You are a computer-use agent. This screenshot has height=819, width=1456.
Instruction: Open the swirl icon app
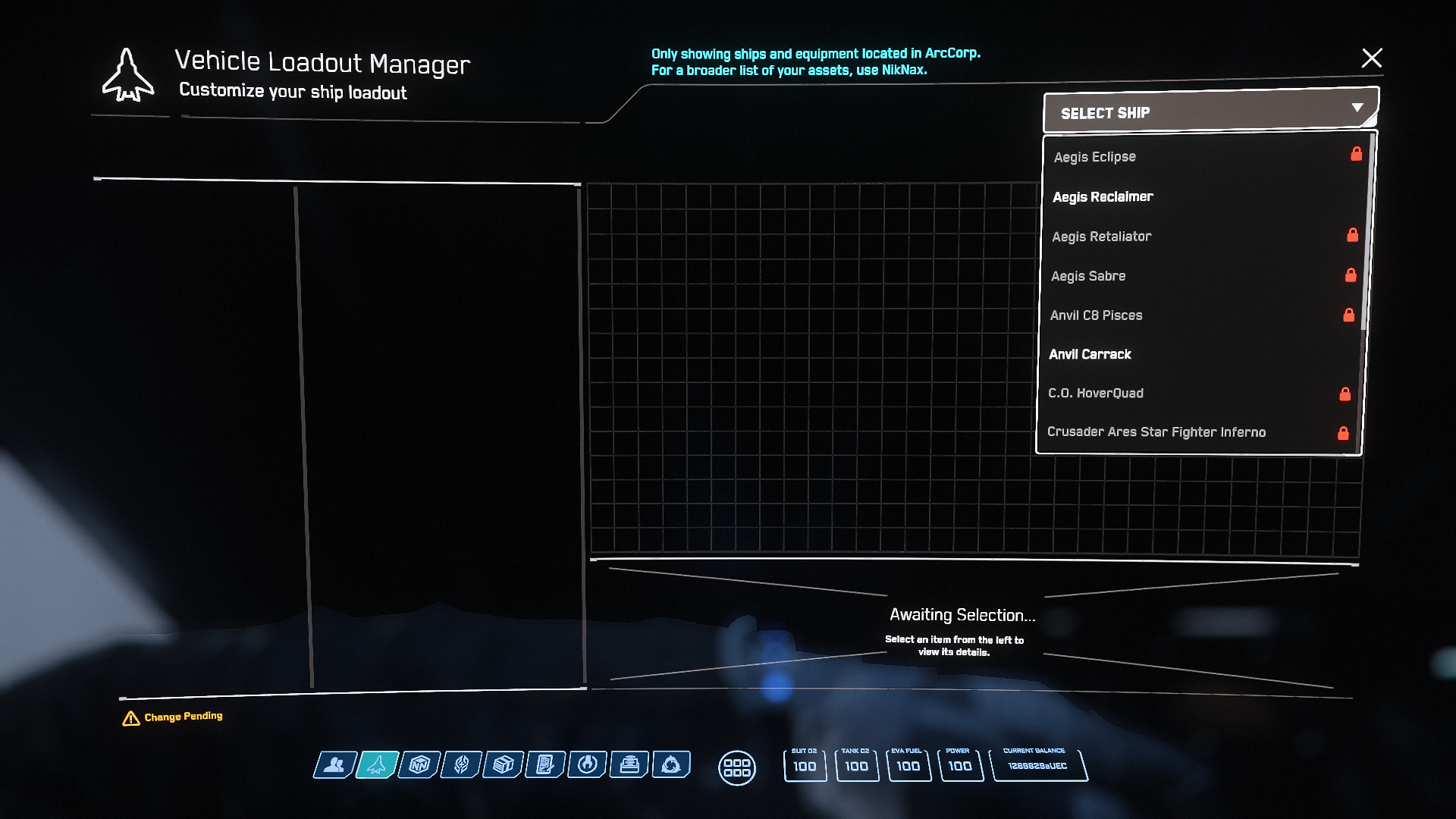pyautogui.click(x=671, y=765)
